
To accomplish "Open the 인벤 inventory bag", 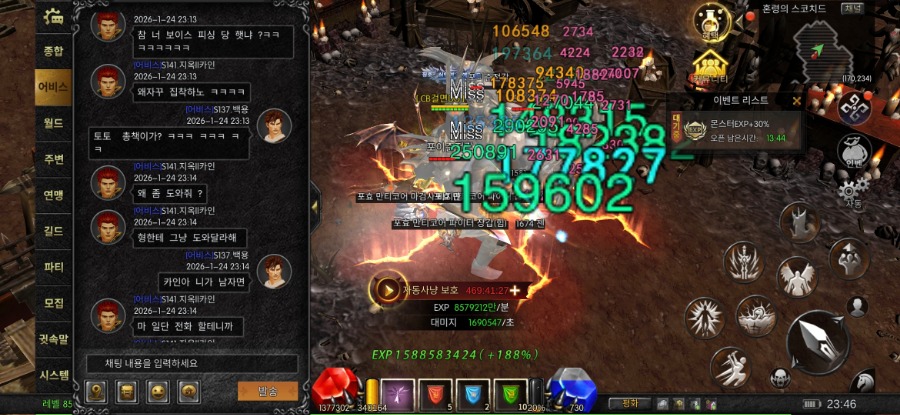I will (x=852, y=148).
